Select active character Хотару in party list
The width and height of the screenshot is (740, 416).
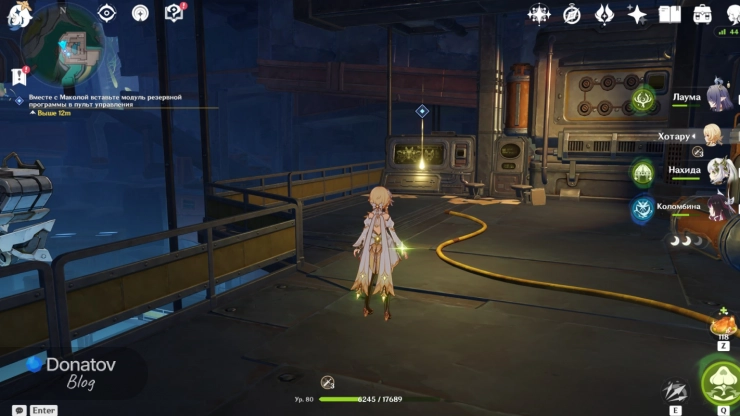[x=714, y=135]
